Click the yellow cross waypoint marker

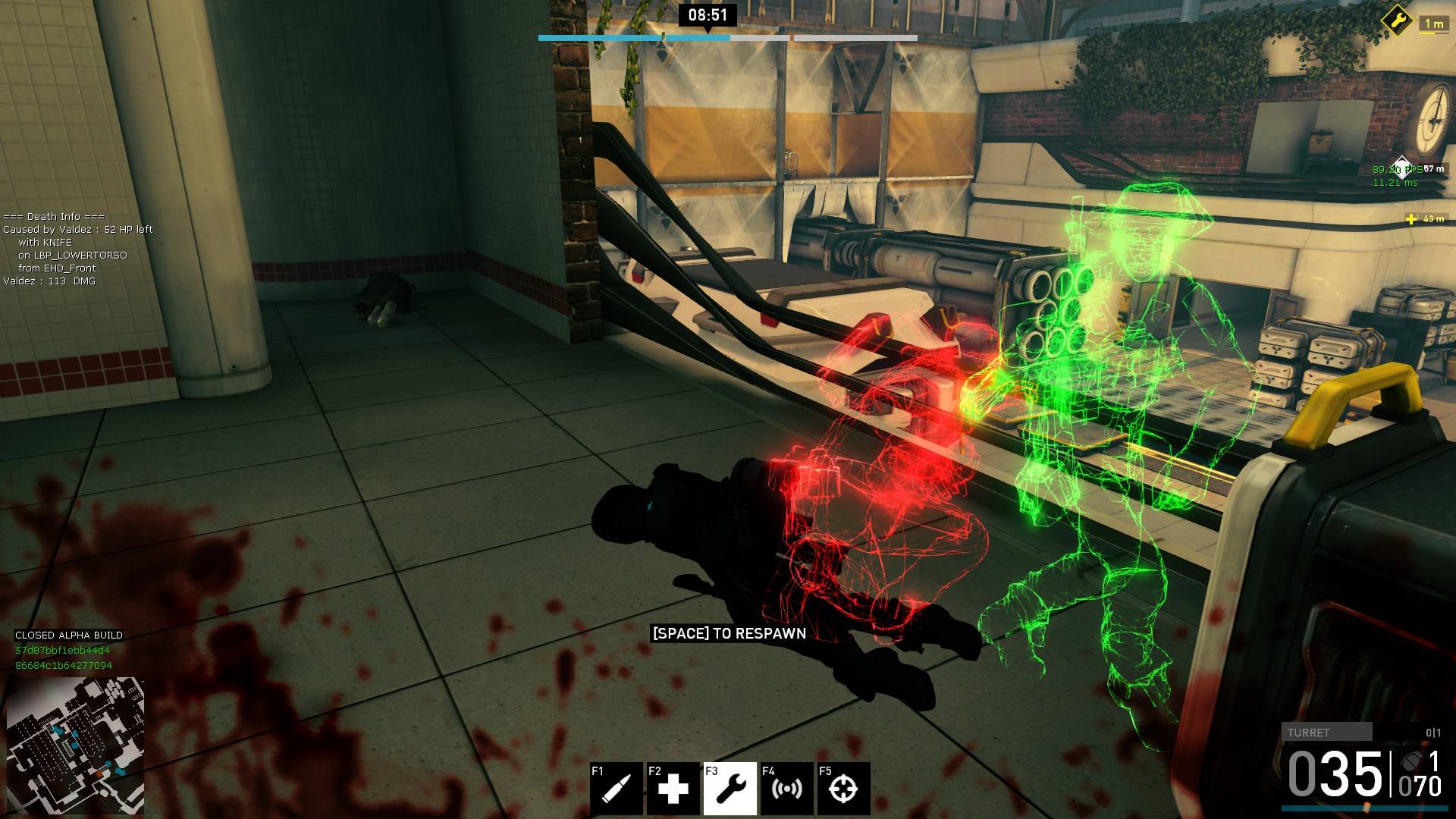coord(1410,219)
